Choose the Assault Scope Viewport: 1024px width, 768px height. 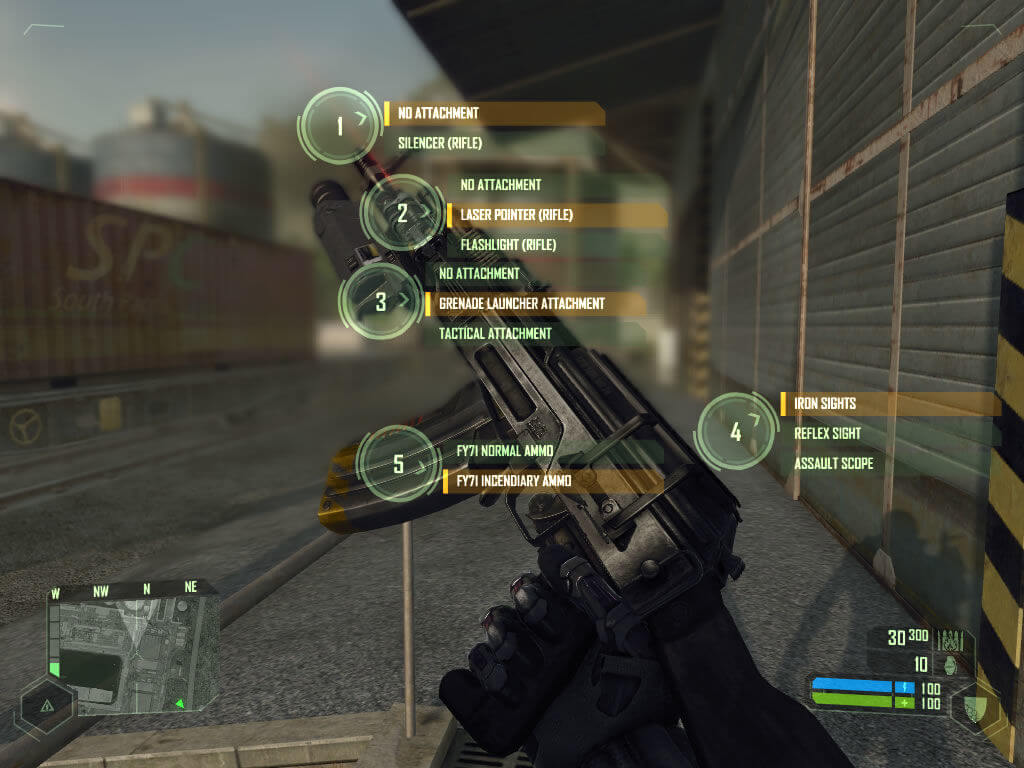point(833,464)
